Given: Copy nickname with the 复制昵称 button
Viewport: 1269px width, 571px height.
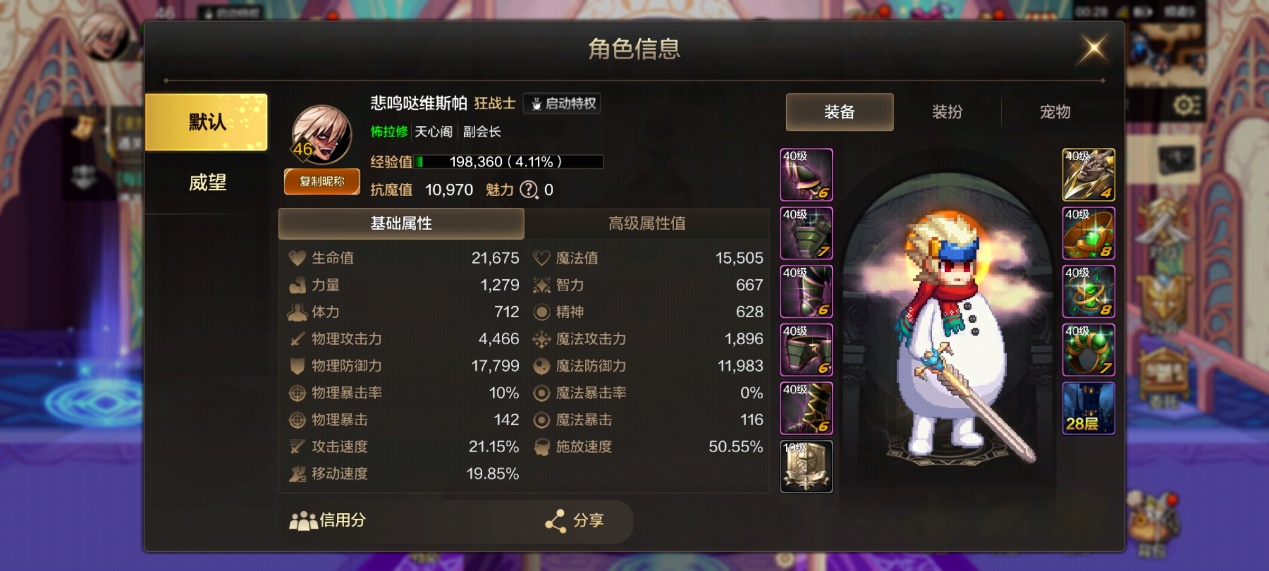Looking at the screenshot, I should [x=322, y=181].
